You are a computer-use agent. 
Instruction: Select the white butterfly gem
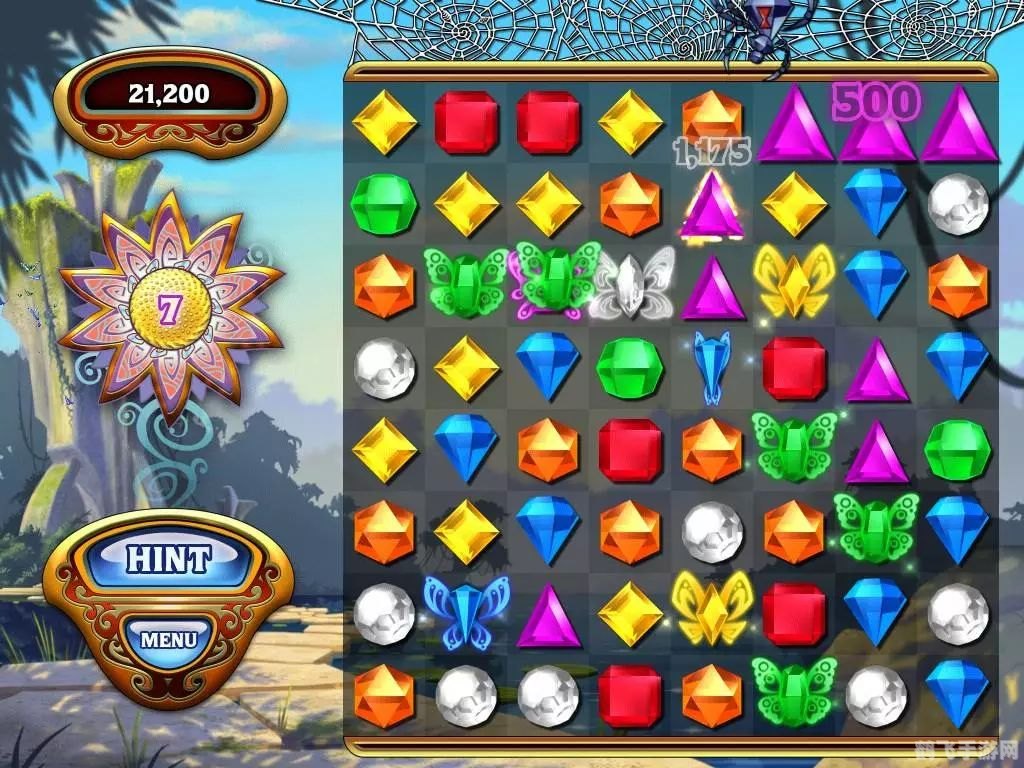[630, 282]
